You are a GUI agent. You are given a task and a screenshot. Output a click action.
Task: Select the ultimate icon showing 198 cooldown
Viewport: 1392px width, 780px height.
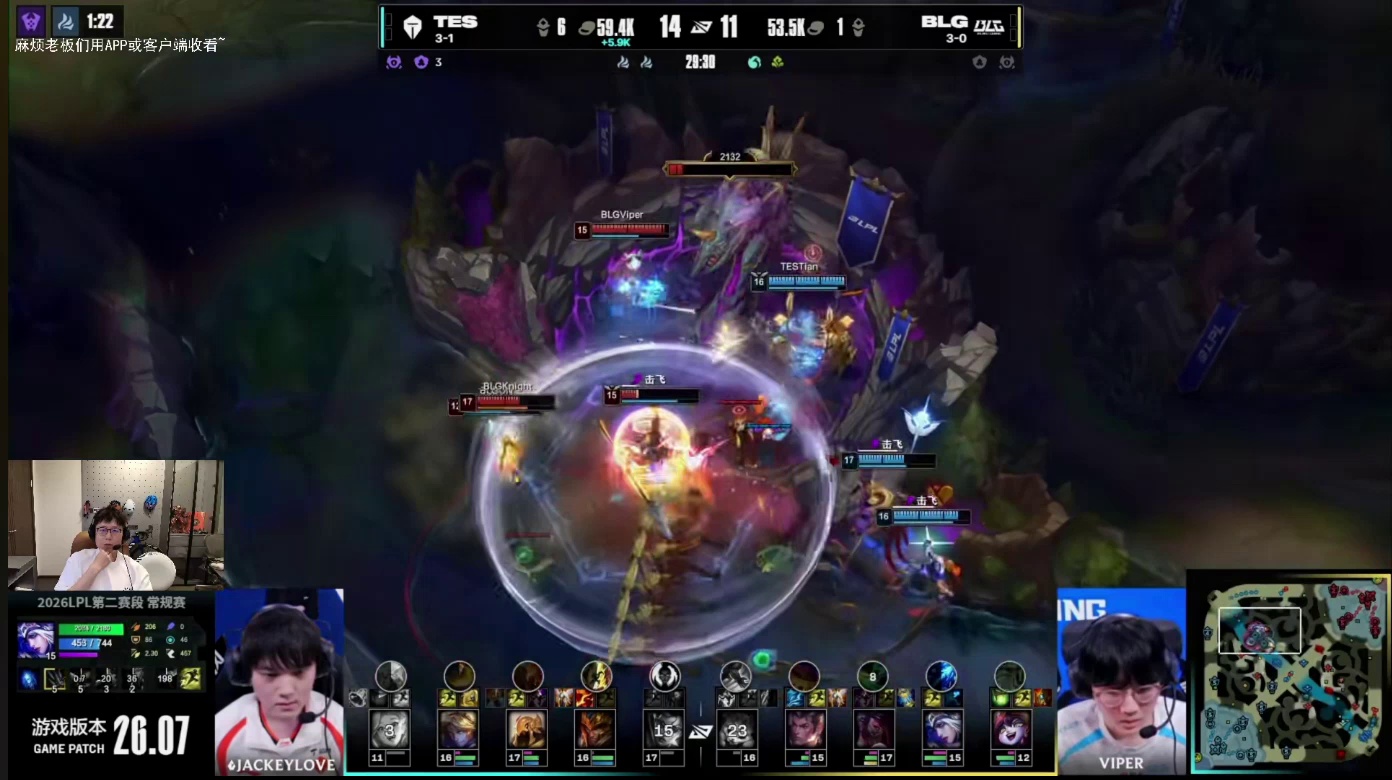163,679
